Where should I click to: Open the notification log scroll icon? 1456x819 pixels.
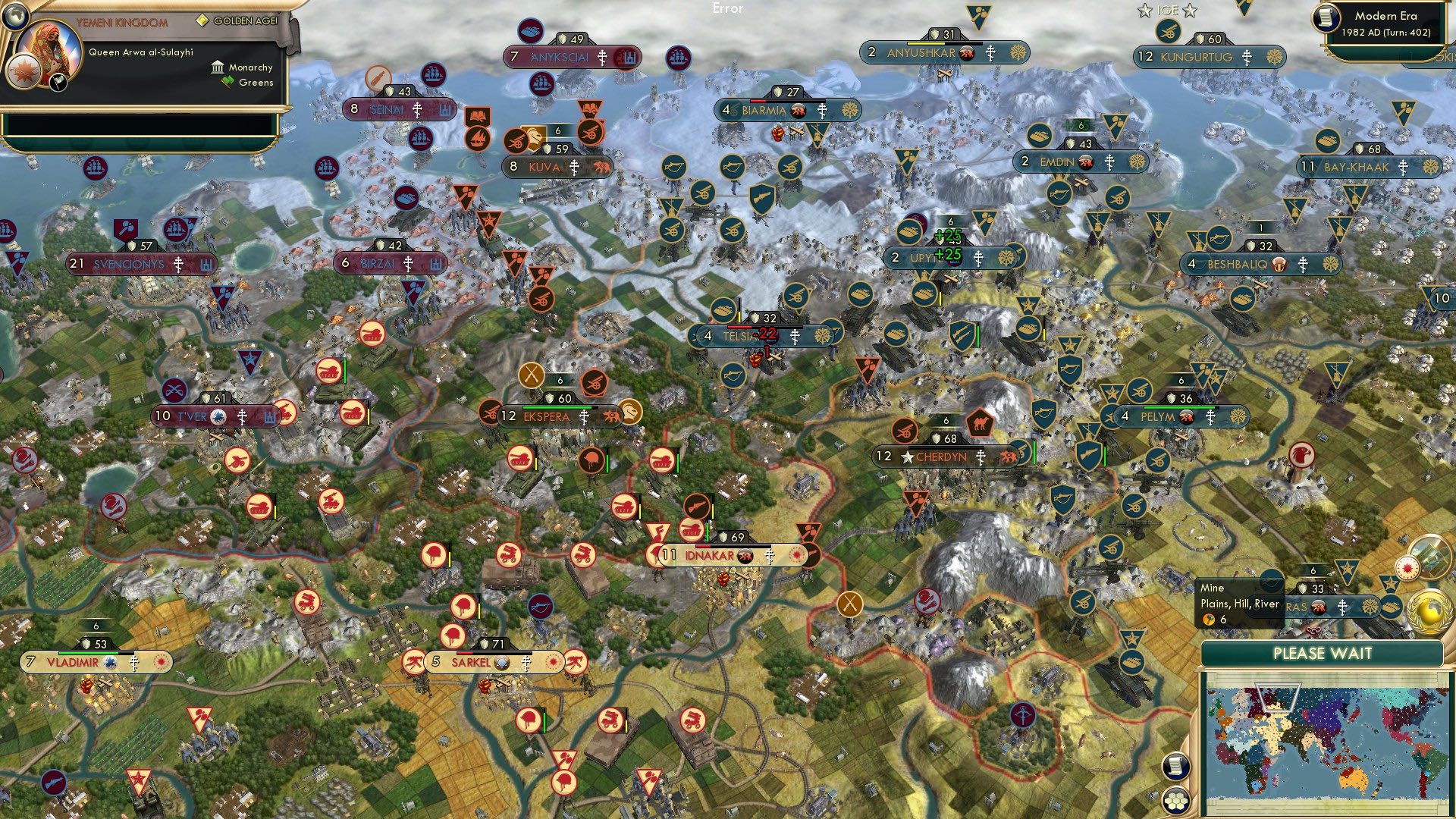click(1175, 766)
